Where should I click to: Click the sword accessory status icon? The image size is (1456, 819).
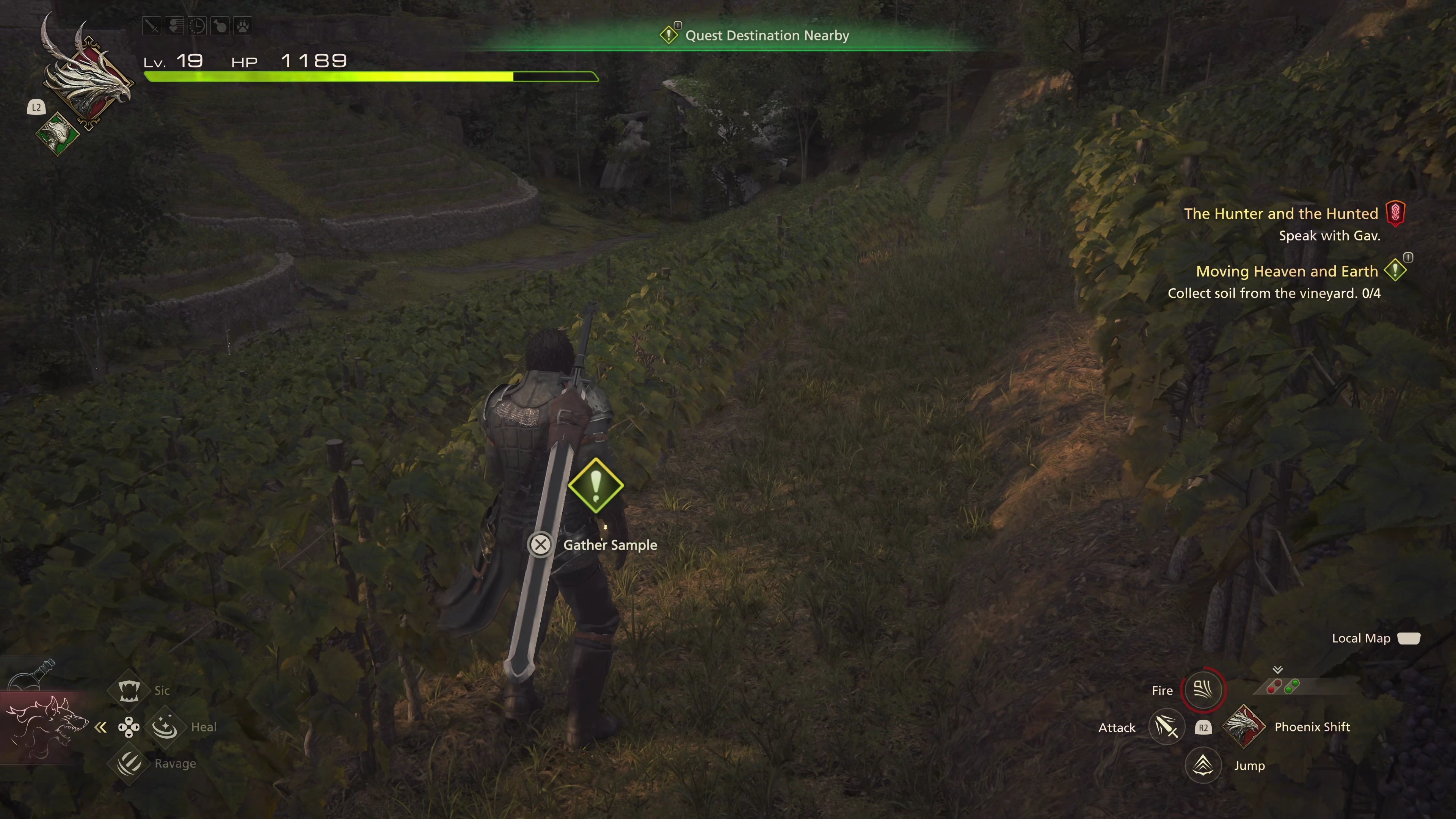point(152,26)
